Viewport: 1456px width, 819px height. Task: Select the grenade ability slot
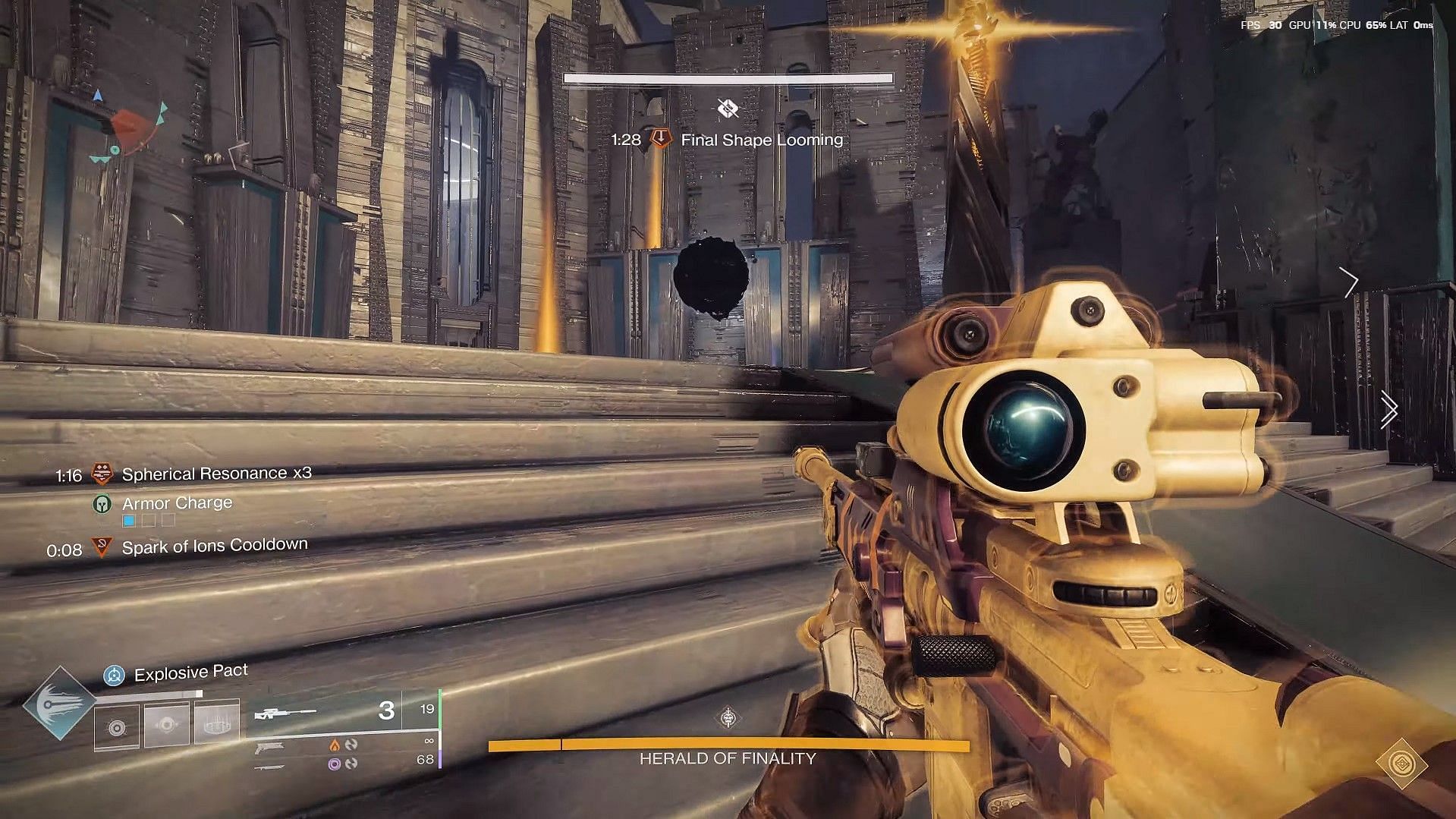pyautogui.click(x=117, y=727)
